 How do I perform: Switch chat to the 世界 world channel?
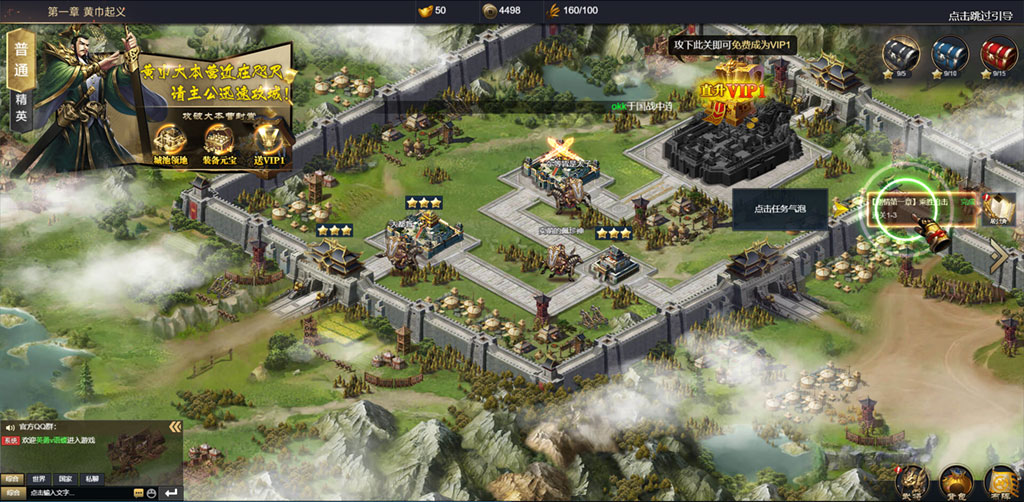(x=38, y=479)
